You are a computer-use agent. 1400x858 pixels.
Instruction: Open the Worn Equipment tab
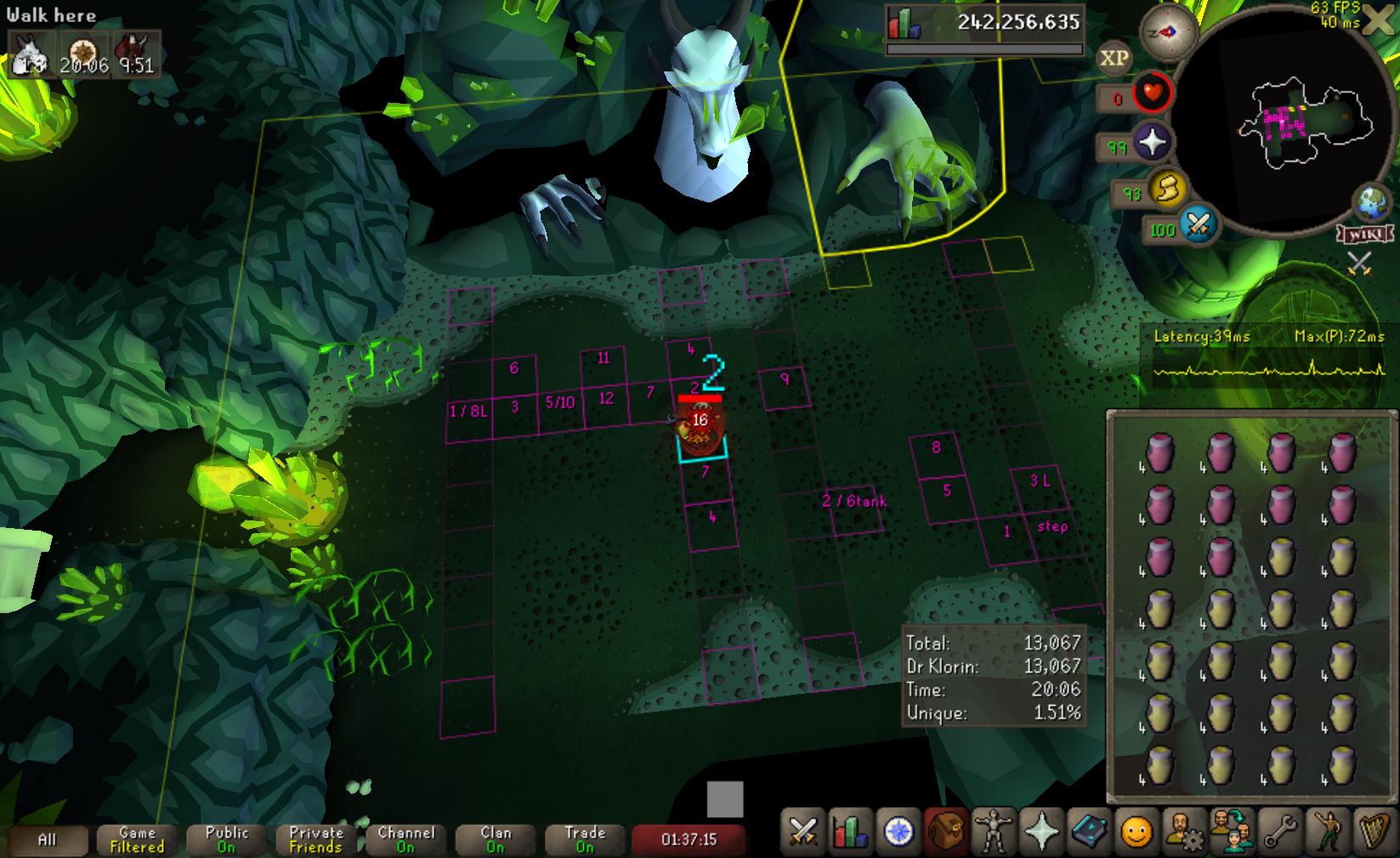[993, 832]
